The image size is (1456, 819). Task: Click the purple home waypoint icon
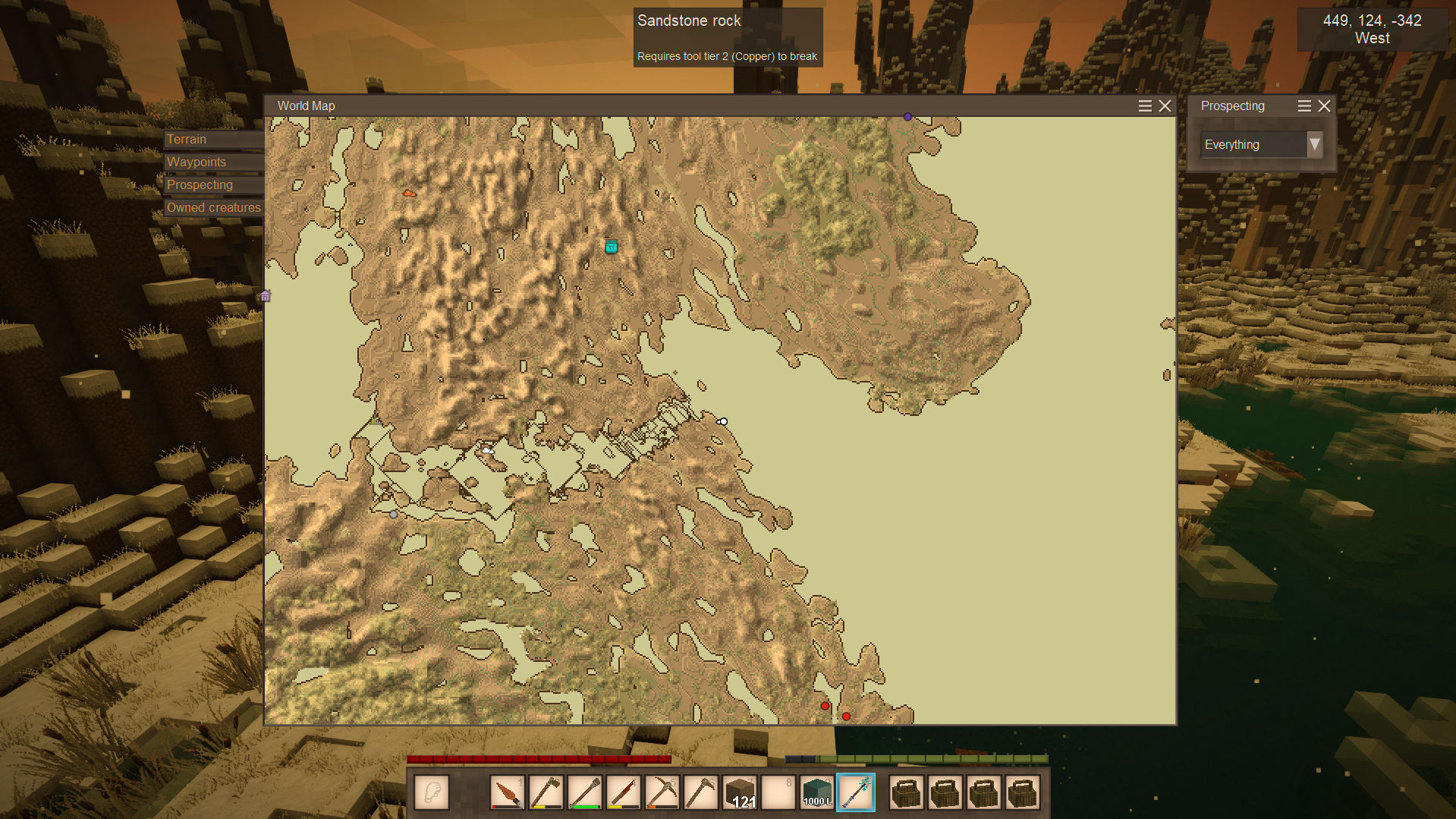[266, 296]
